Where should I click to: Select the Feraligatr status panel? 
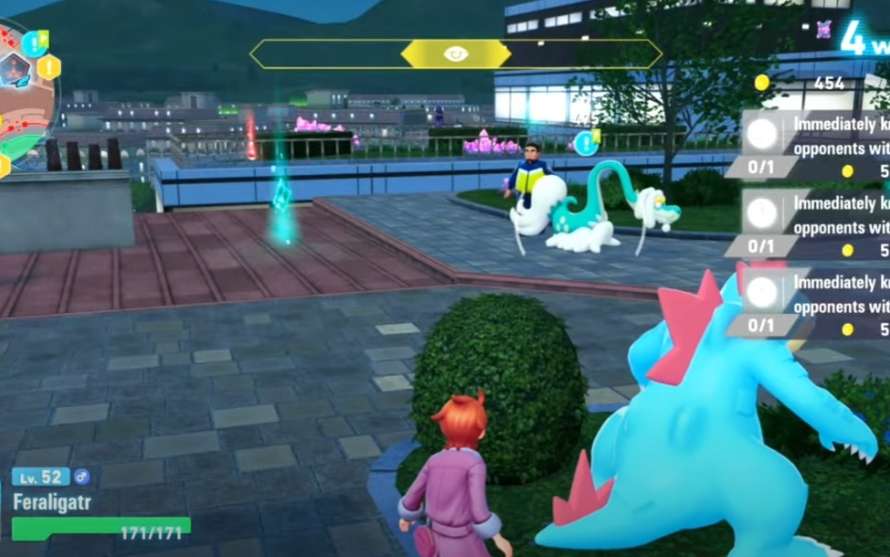click(100, 504)
